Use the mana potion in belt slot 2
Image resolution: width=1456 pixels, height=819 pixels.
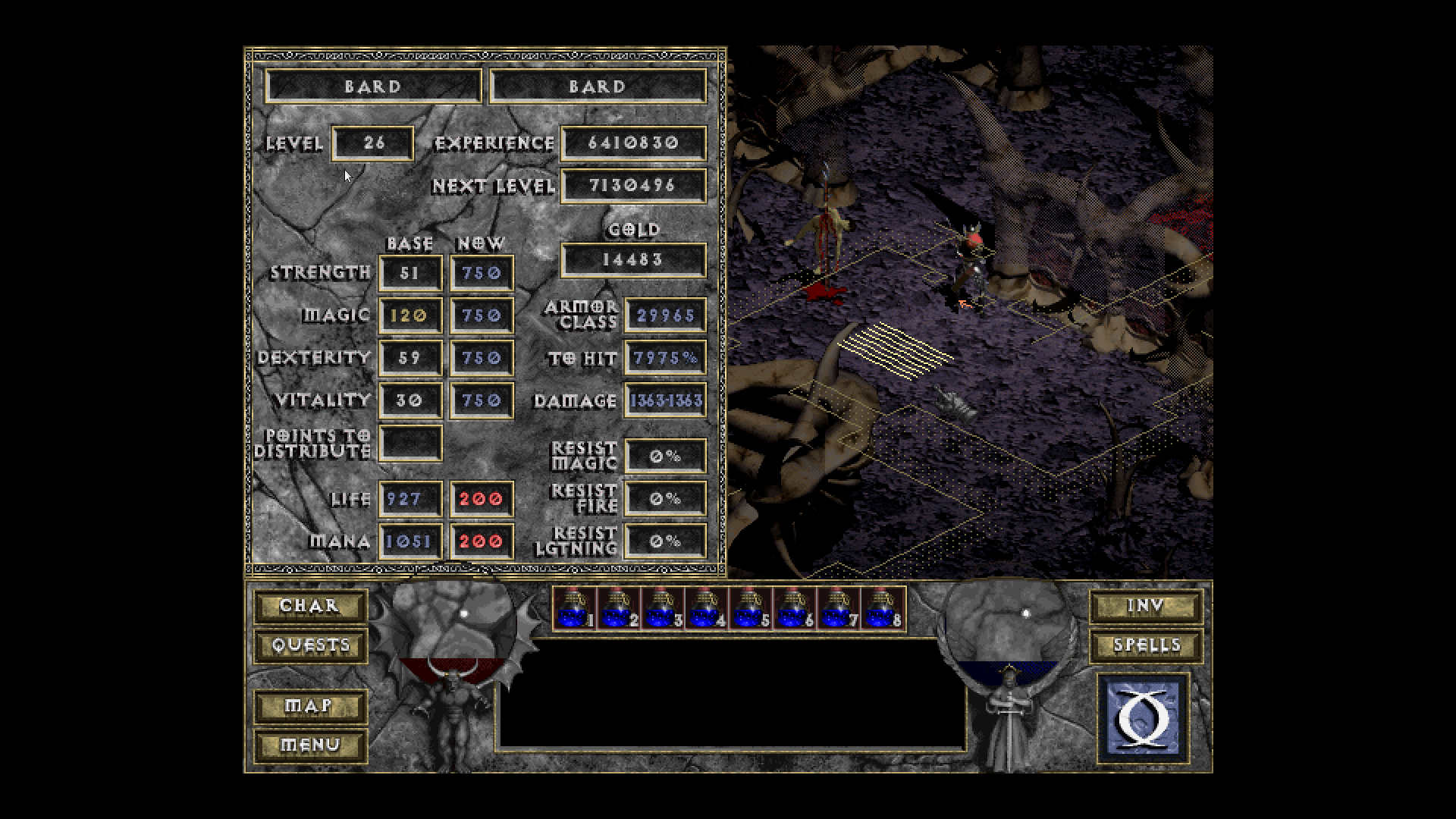pos(617,608)
